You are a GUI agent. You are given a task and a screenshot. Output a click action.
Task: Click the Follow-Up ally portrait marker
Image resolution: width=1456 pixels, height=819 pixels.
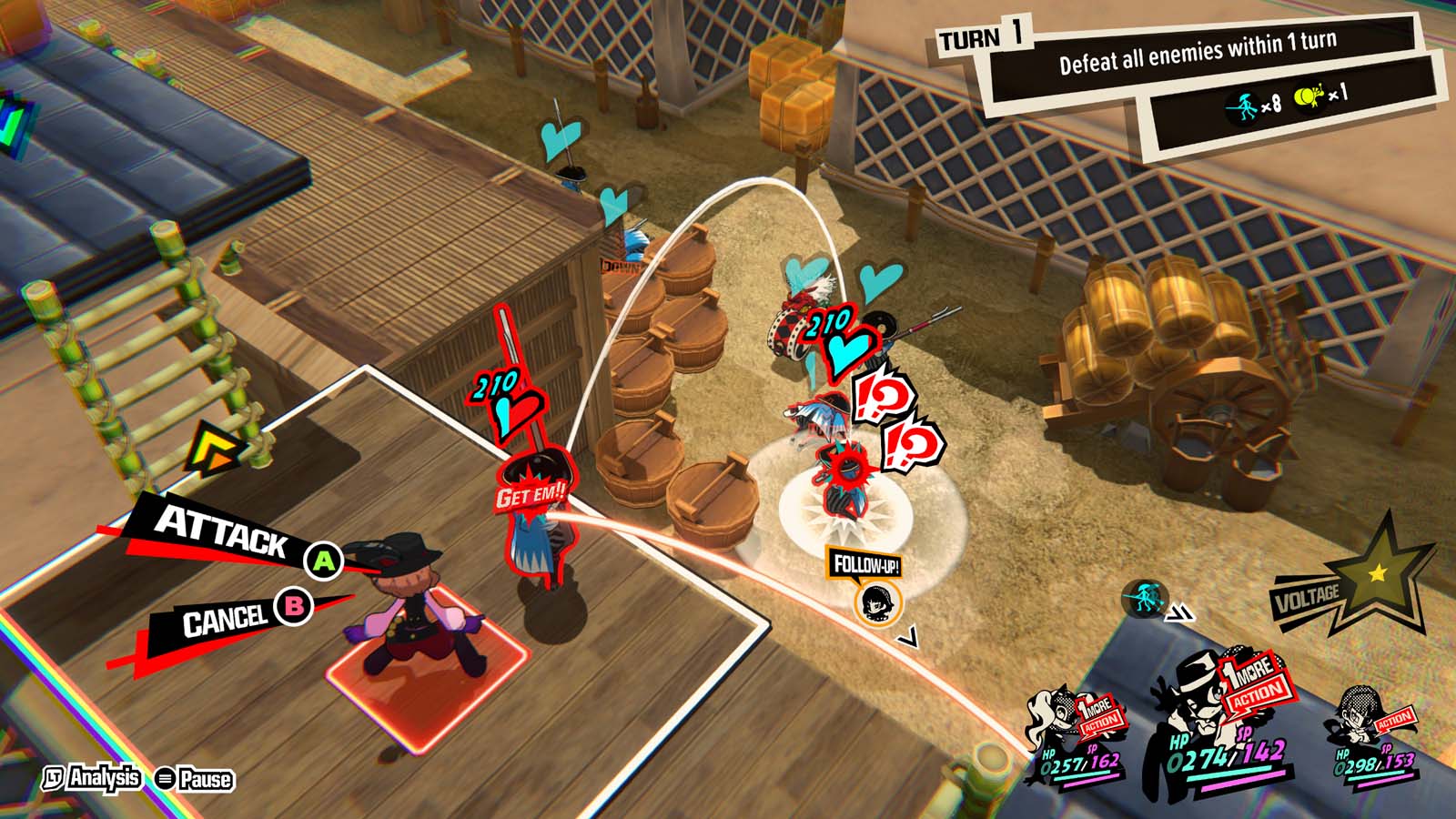tap(878, 602)
